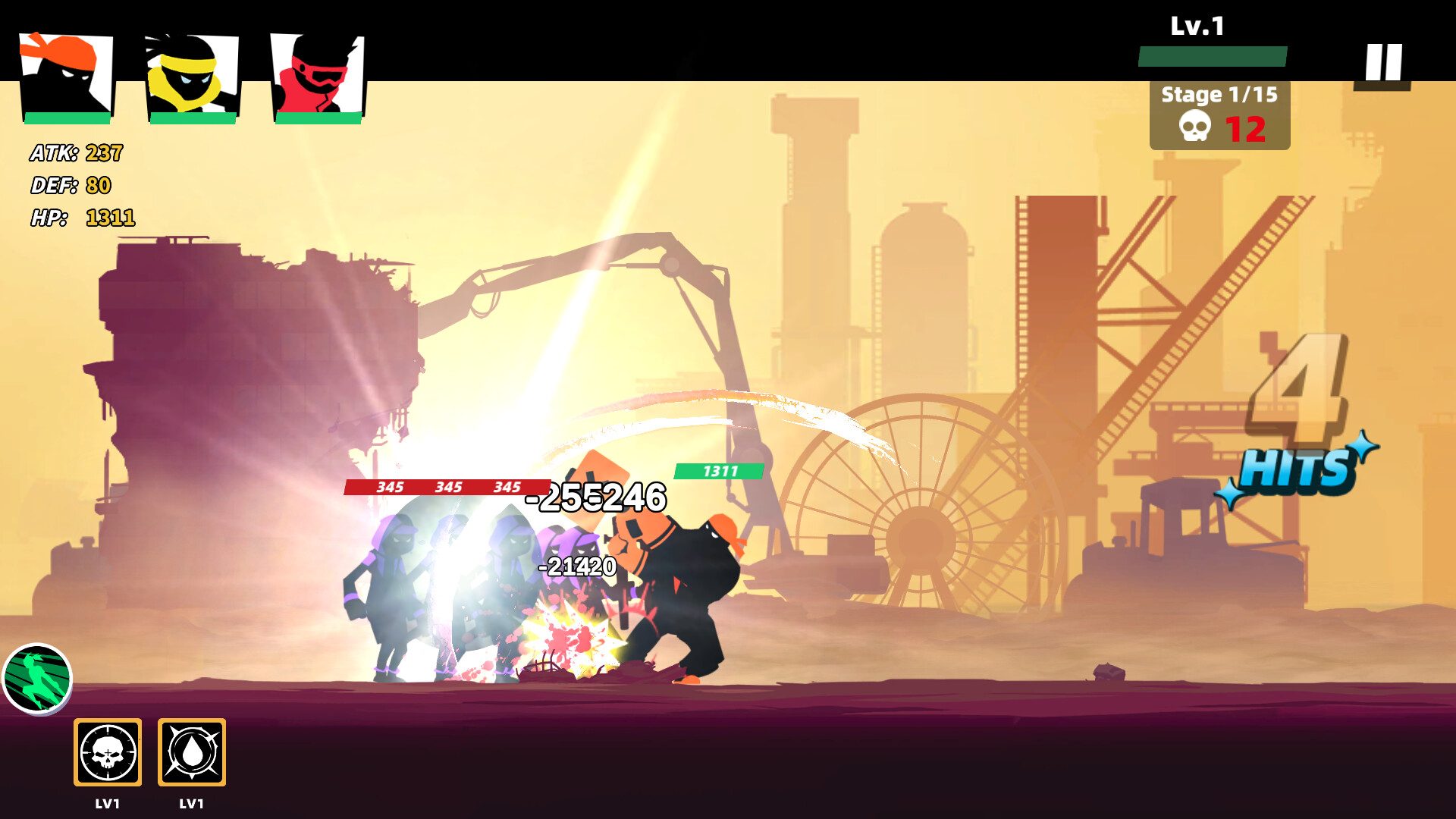Click the red enemy health bar showing 345
This screenshot has width=1456, height=819.
click(x=447, y=485)
